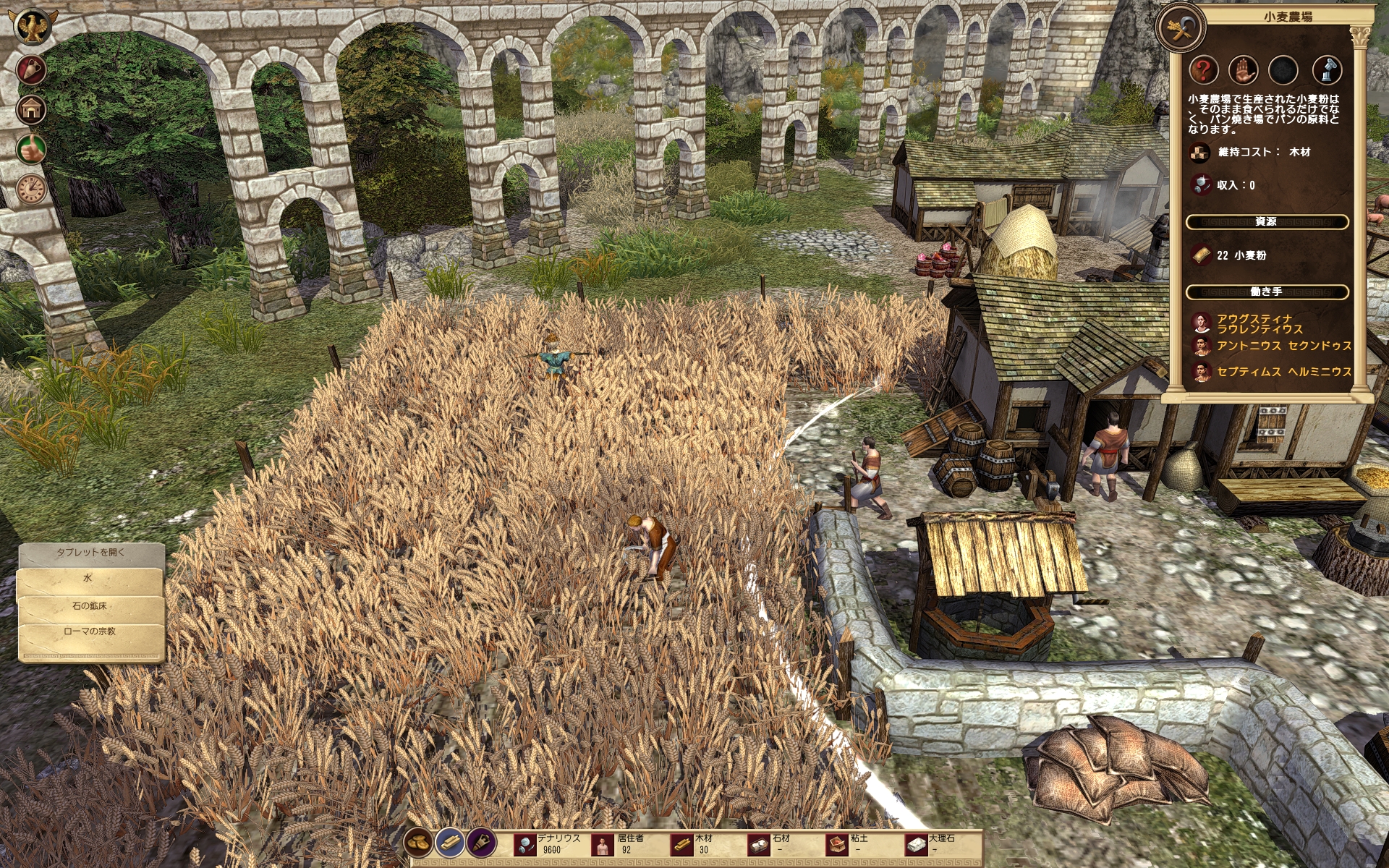Screen dimensions: 1389x868
Task: Click the clock icon for game speed
Action: point(32,190)
